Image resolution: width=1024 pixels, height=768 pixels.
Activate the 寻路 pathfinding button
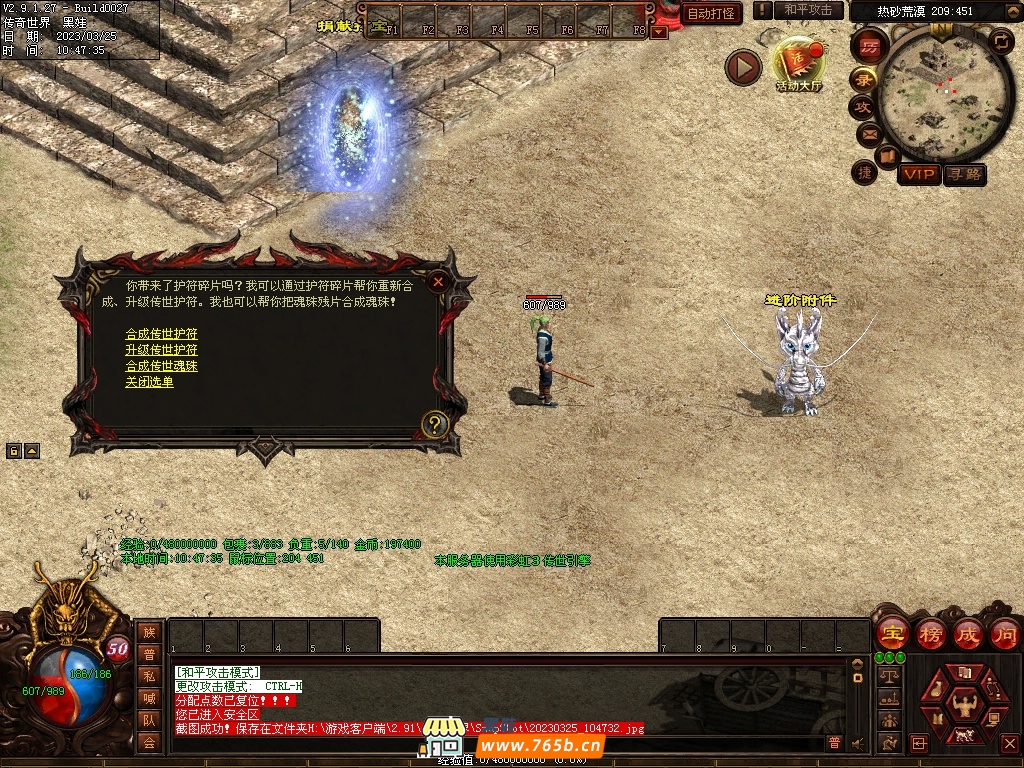click(964, 174)
